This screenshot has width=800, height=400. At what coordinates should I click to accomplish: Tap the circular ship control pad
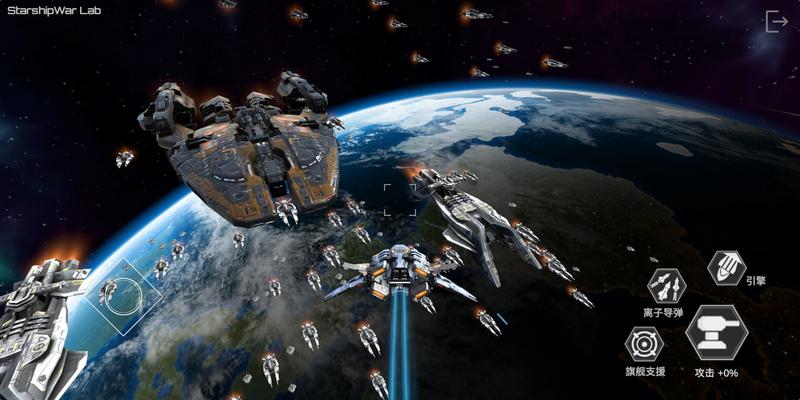pos(123,296)
